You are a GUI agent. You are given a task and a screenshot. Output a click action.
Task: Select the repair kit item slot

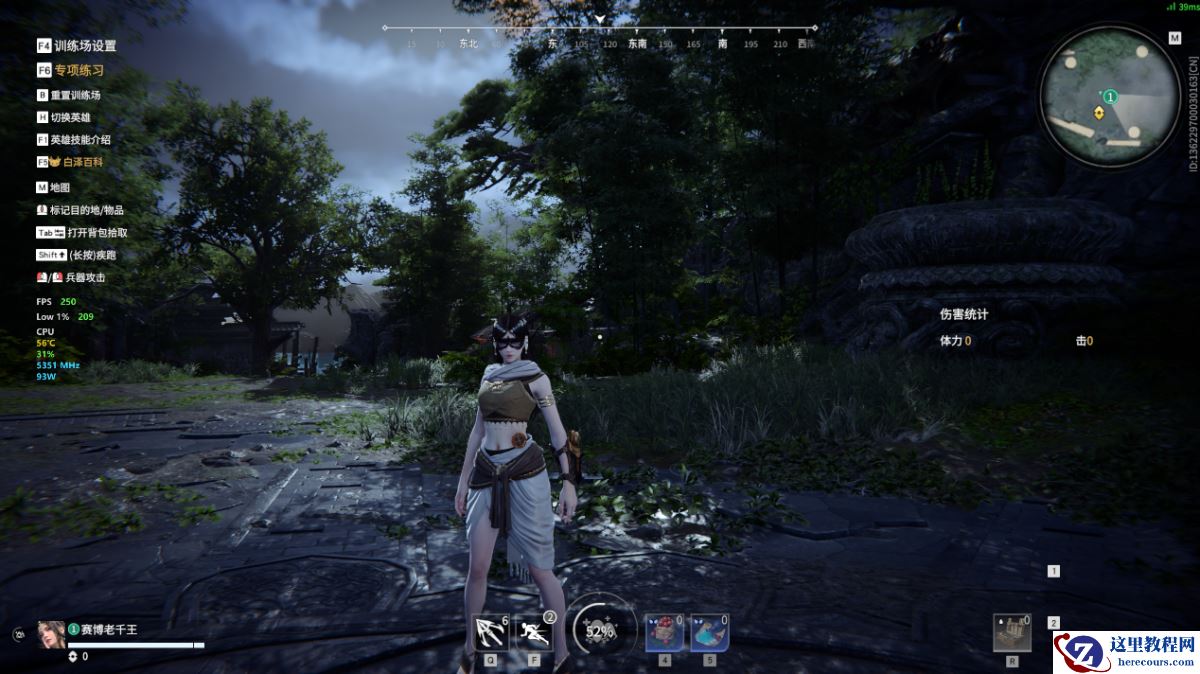tap(1012, 633)
